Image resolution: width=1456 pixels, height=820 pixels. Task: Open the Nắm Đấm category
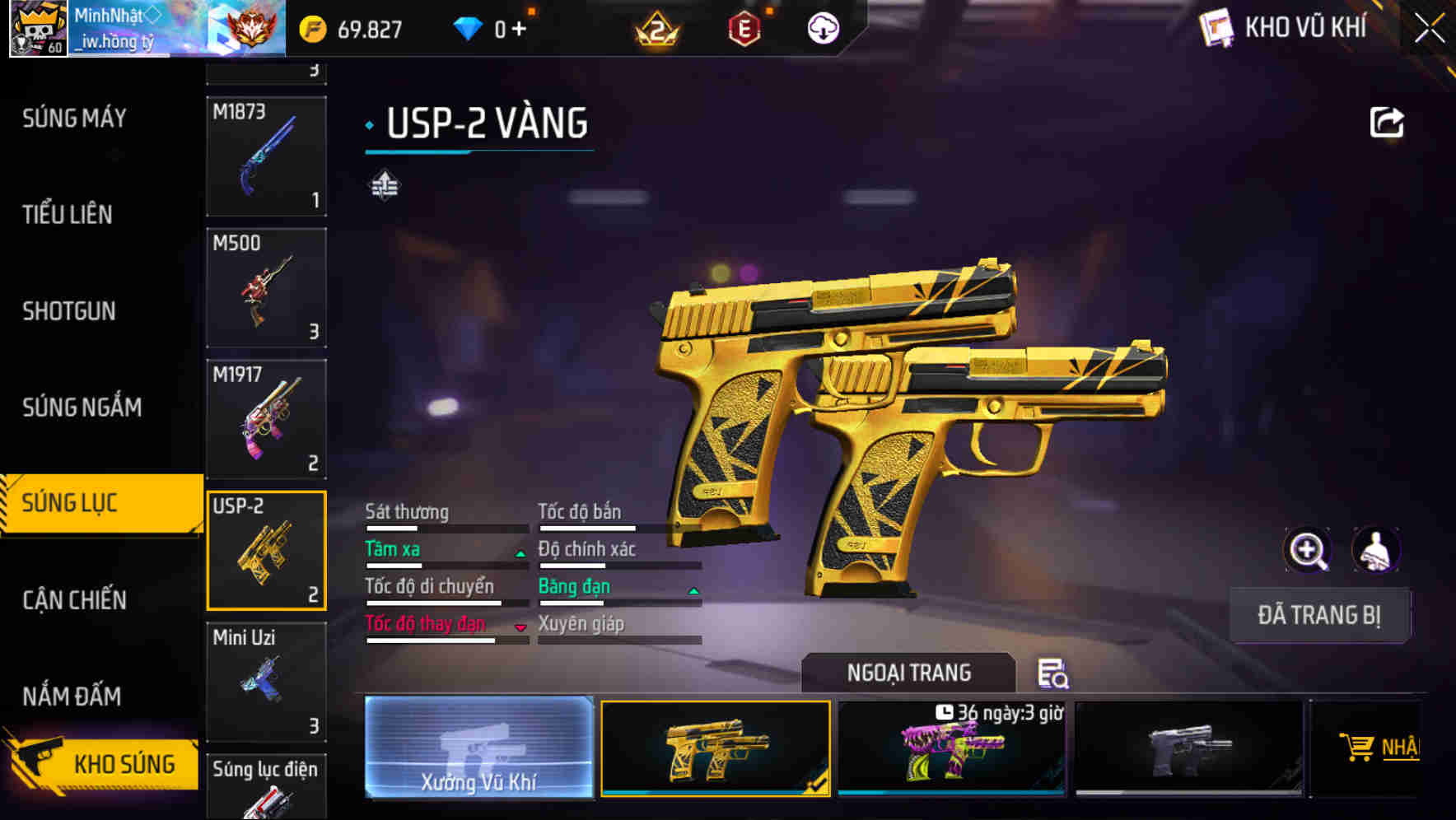(72, 697)
